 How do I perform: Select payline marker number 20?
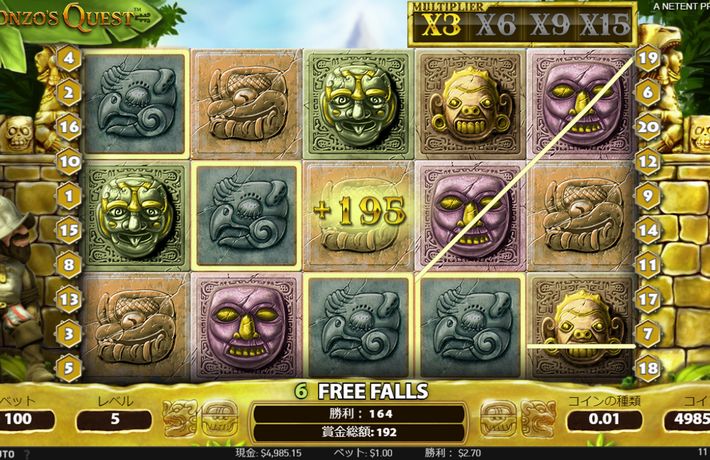(647, 127)
